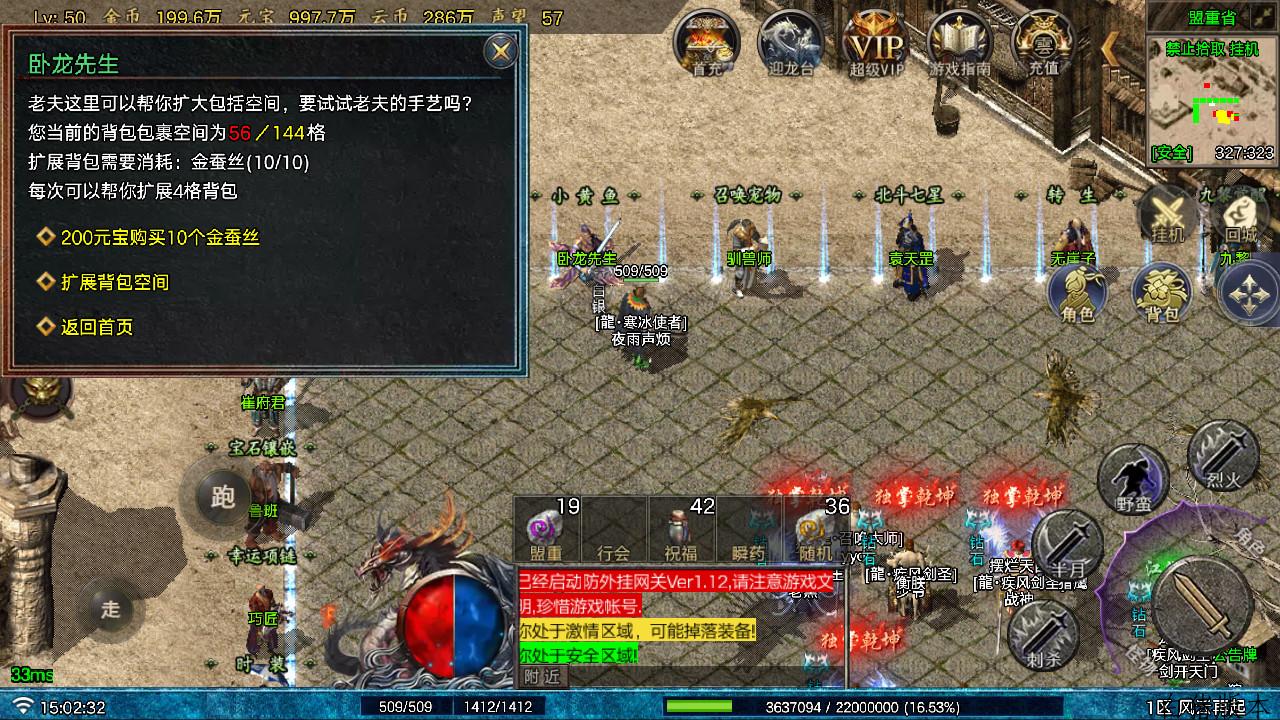
Task: Select 扩展背包空间 dialogue option
Action: 114,283
